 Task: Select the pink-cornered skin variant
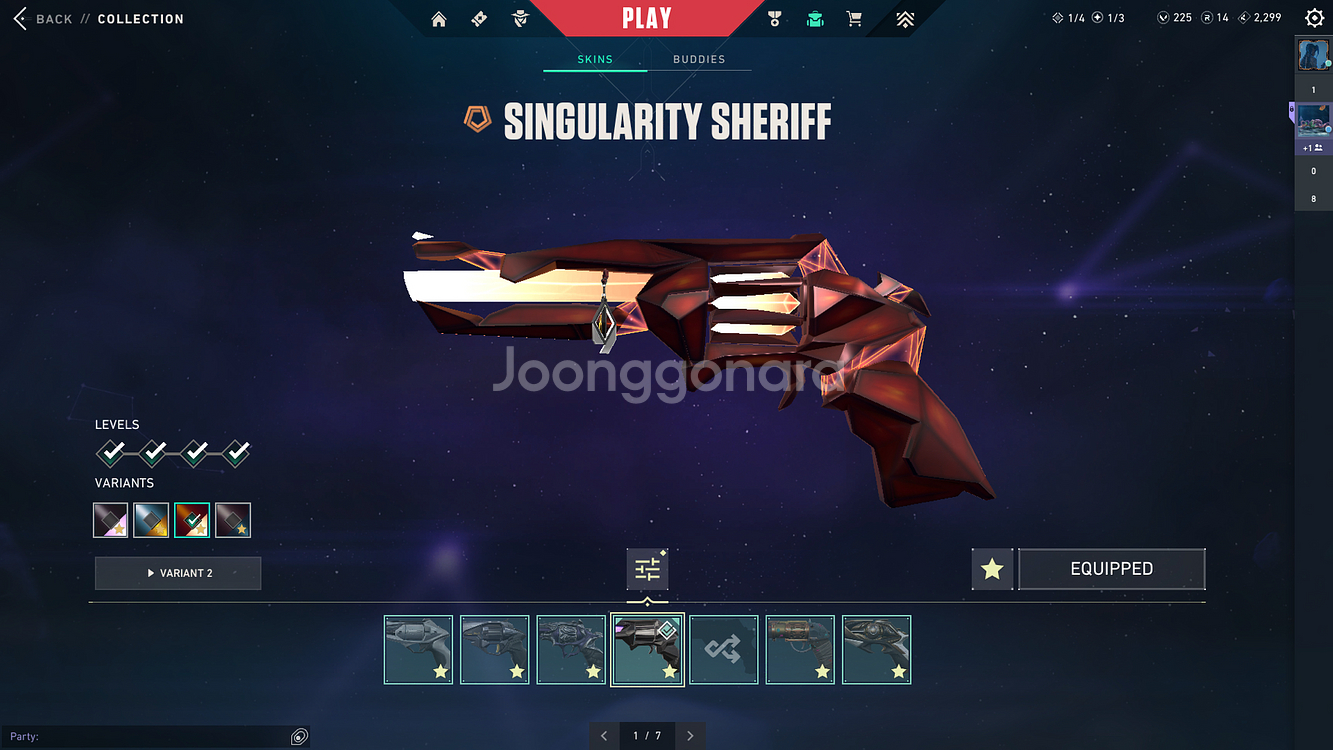[111, 520]
